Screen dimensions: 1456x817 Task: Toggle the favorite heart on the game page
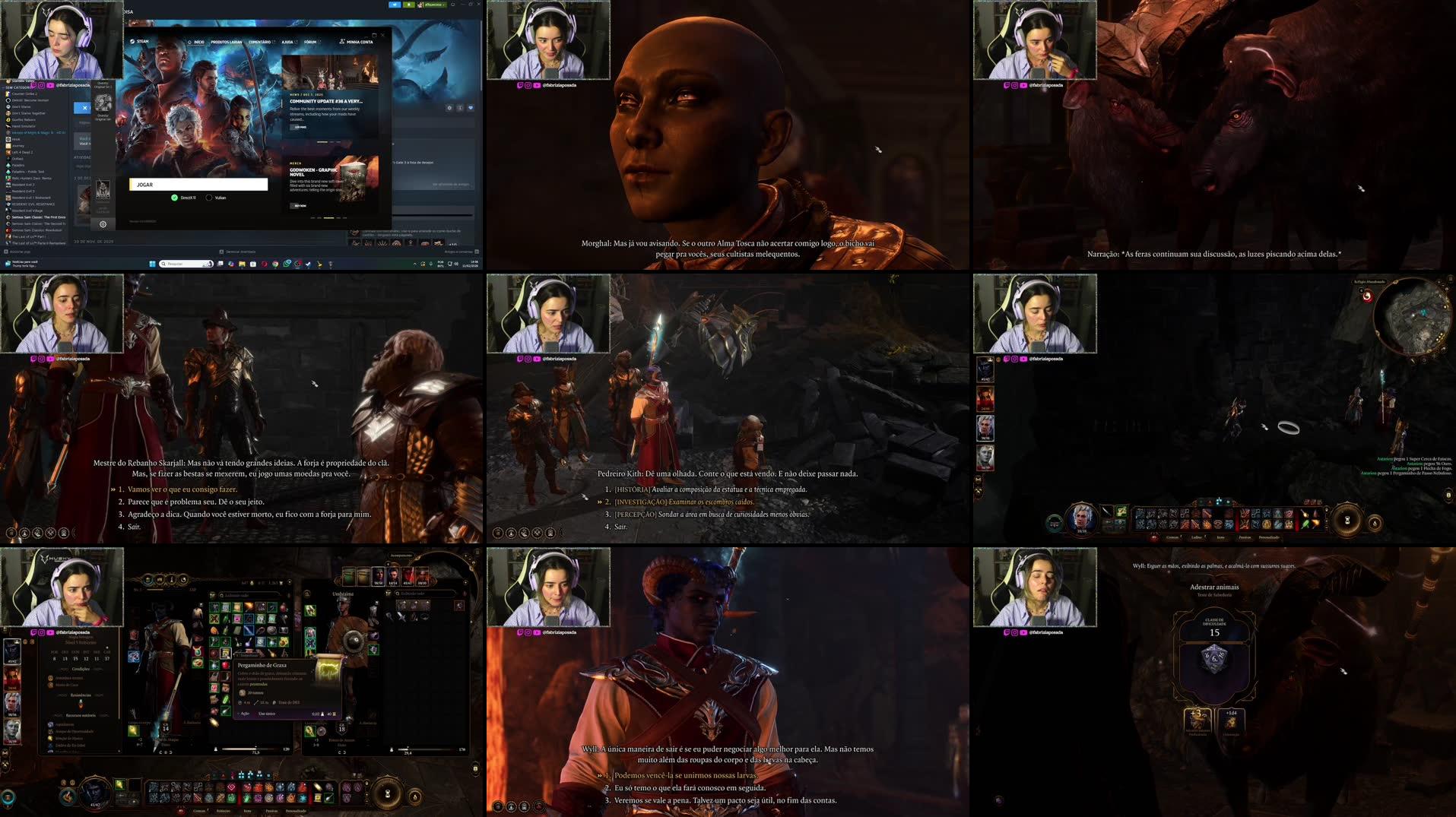click(471, 108)
